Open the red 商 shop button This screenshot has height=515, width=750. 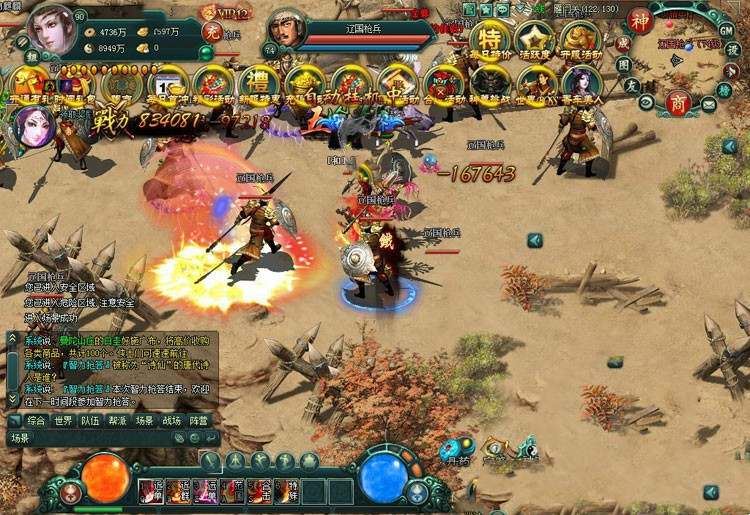[x=679, y=104]
